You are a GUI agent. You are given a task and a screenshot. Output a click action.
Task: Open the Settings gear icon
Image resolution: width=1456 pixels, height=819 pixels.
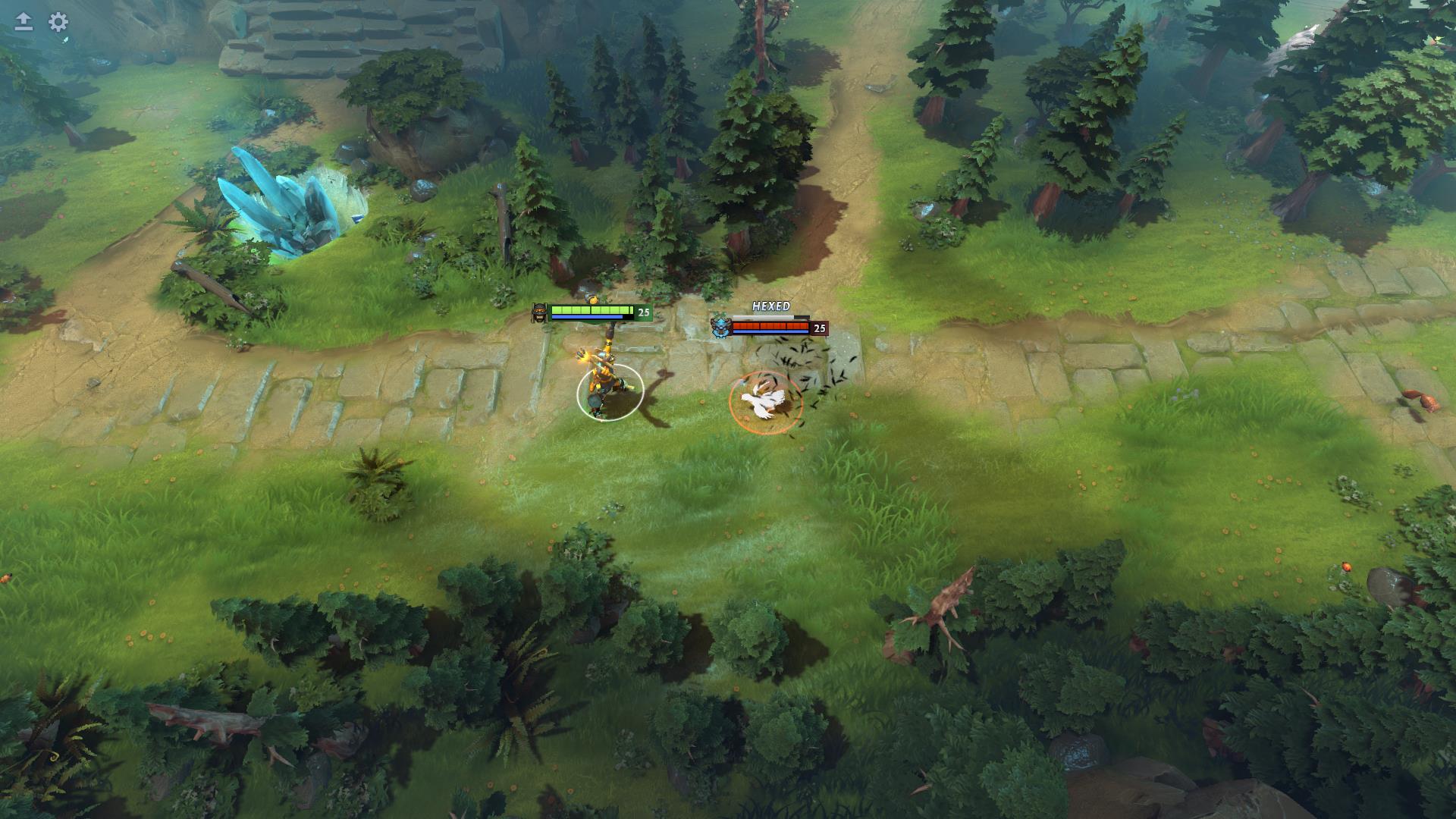[x=58, y=21]
